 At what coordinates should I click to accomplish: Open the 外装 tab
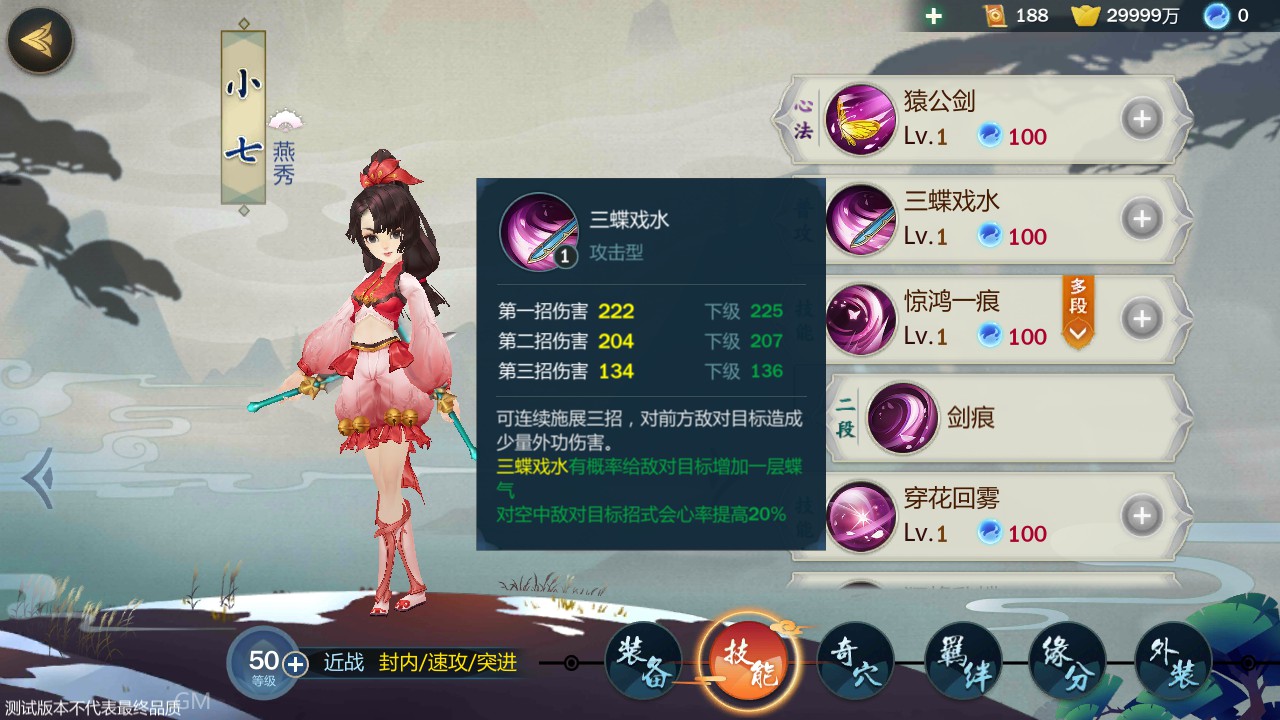(x=1172, y=660)
